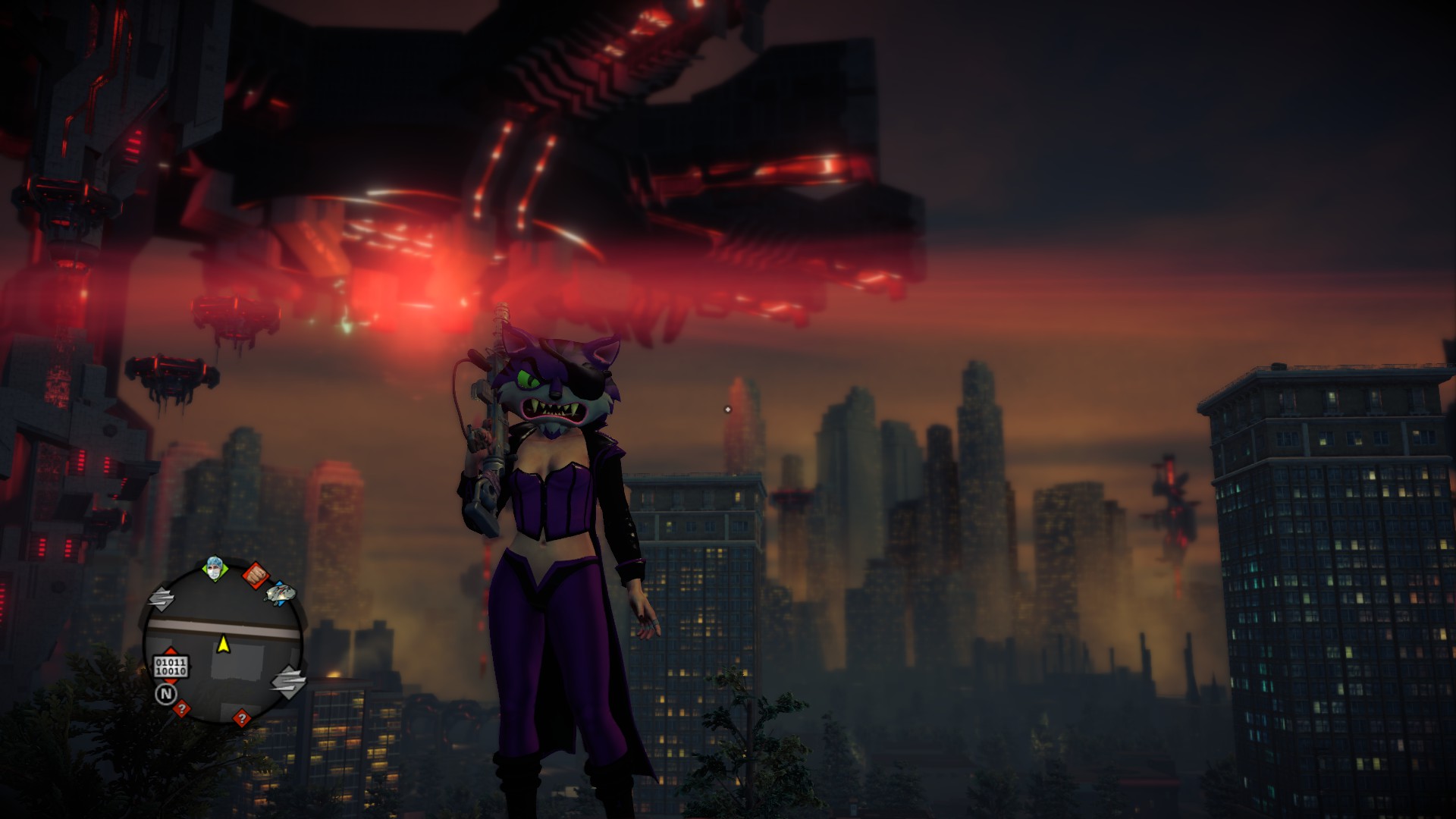Image resolution: width=1456 pixels, height=819 pixels.
Task: Click the question mark marker at the minimap's bottom
Action: point(242,719)
